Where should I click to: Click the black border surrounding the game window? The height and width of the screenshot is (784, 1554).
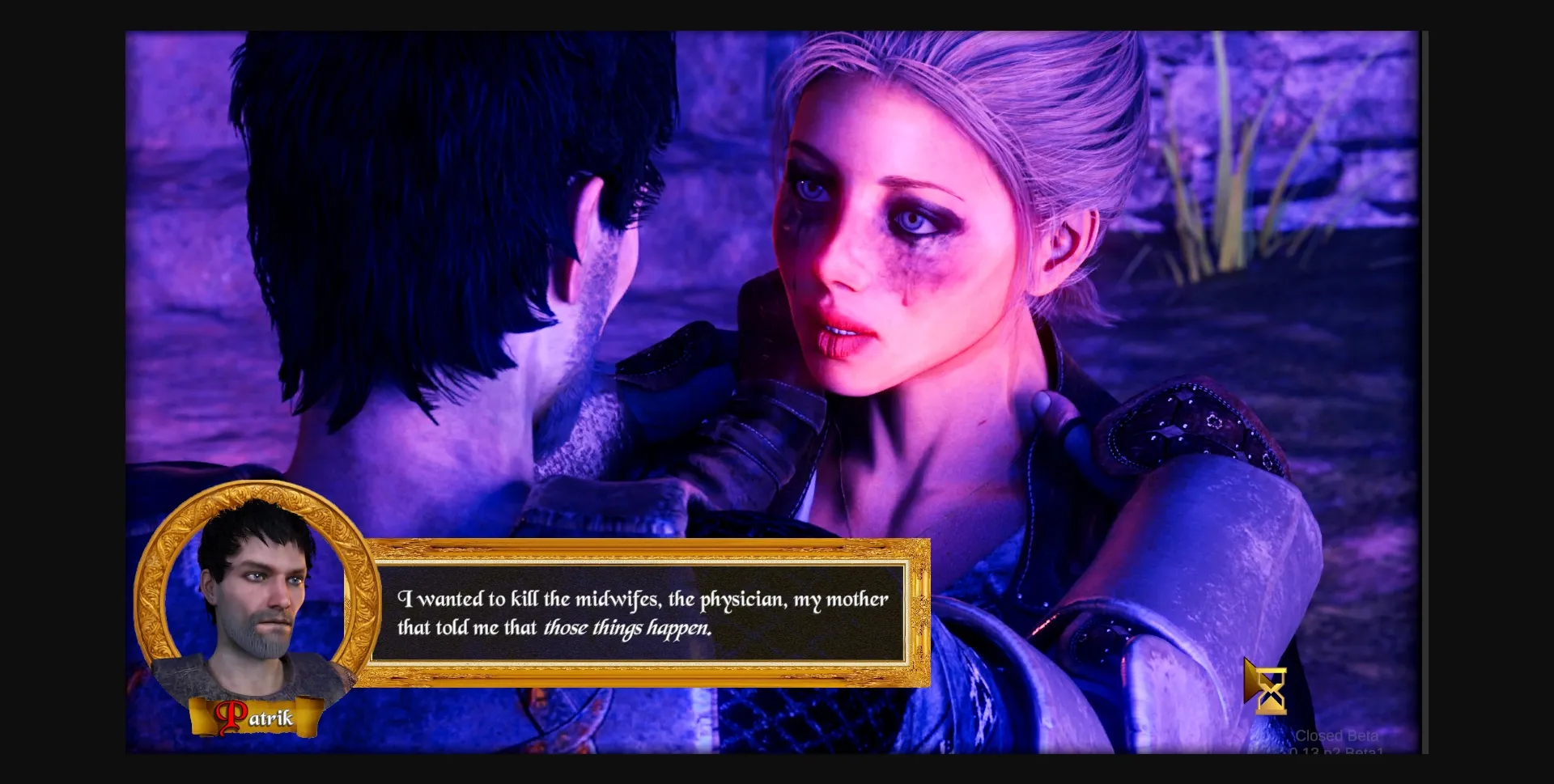(x=61, y=388)
